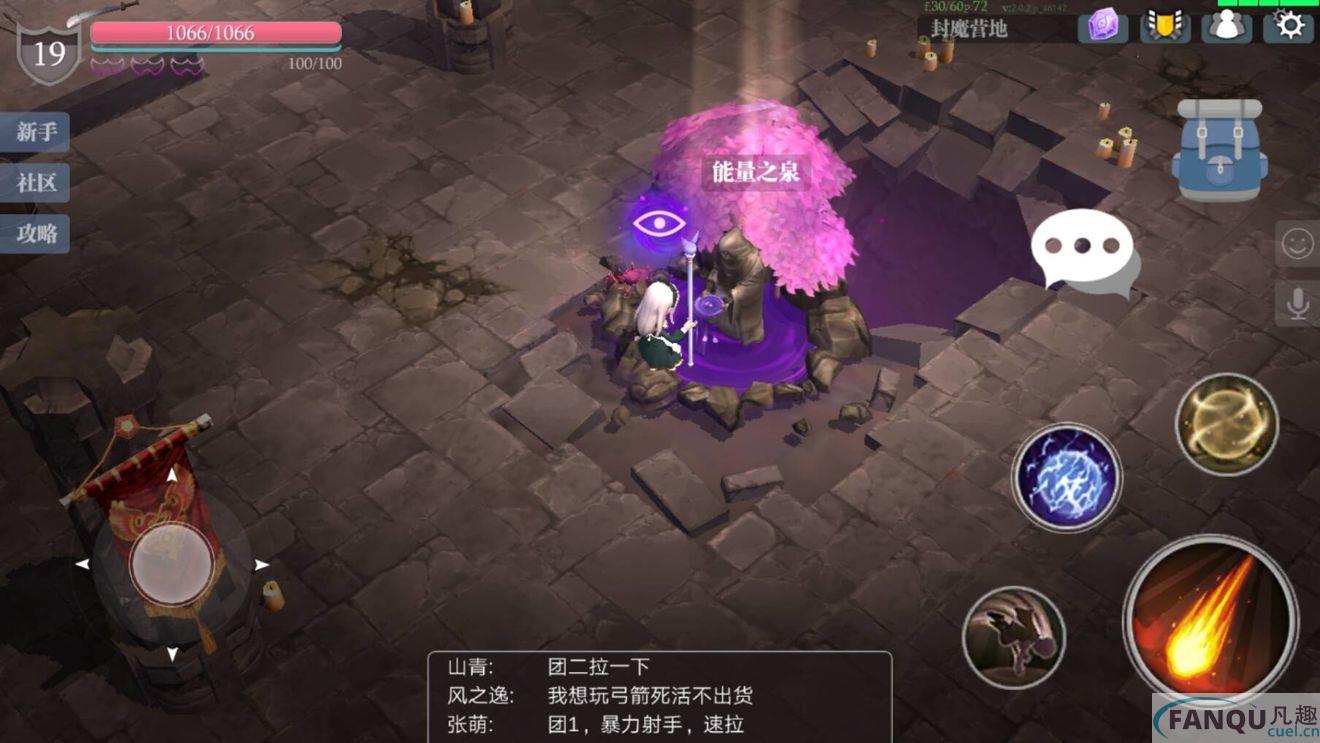Expand the chat log panel
The height and width of the screenshot is (743, 1320).
pyautogui.click(x=660, y=695)
